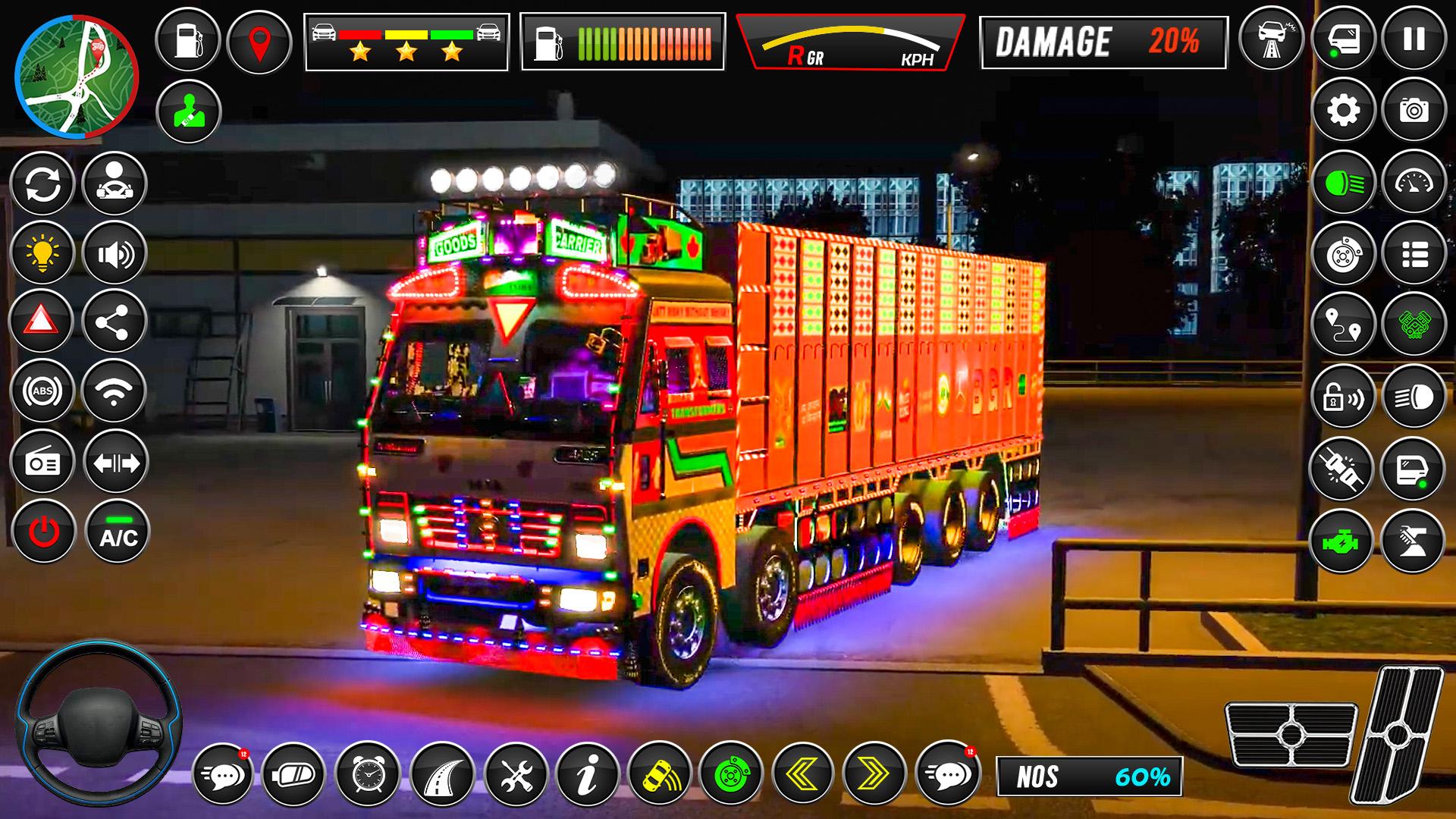
Task: Toggle the A/C button
Action: click(x=118, y=532)
